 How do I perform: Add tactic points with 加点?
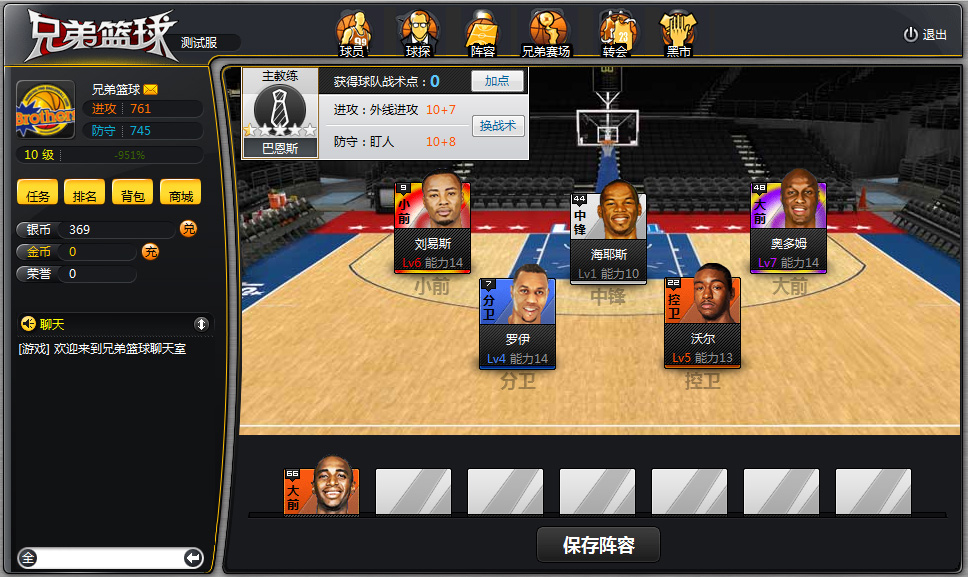click(497, 81)
